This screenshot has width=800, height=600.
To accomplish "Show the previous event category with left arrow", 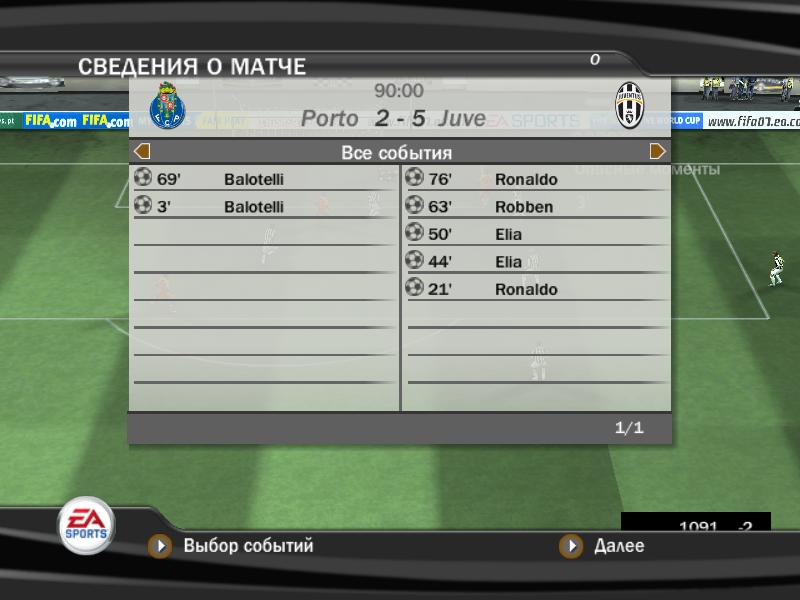I will click(142, 152).
